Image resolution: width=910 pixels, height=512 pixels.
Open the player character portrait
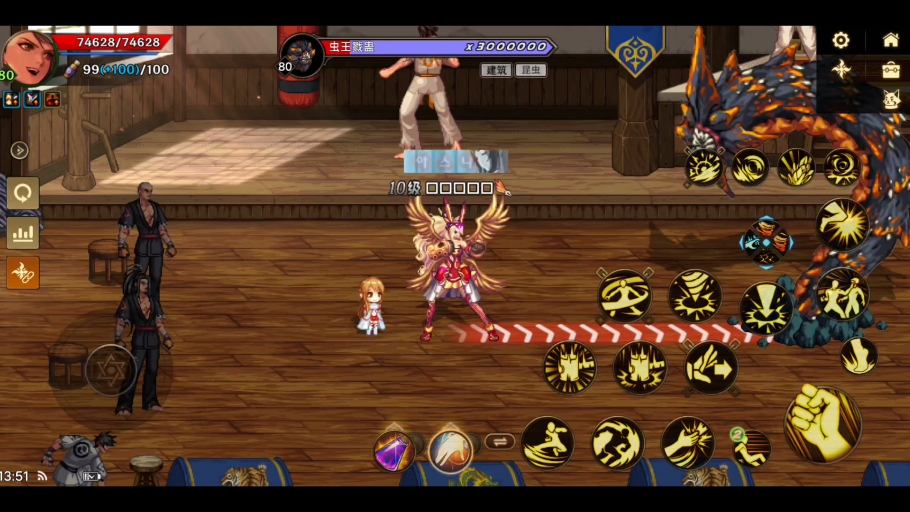coord(28,56)
